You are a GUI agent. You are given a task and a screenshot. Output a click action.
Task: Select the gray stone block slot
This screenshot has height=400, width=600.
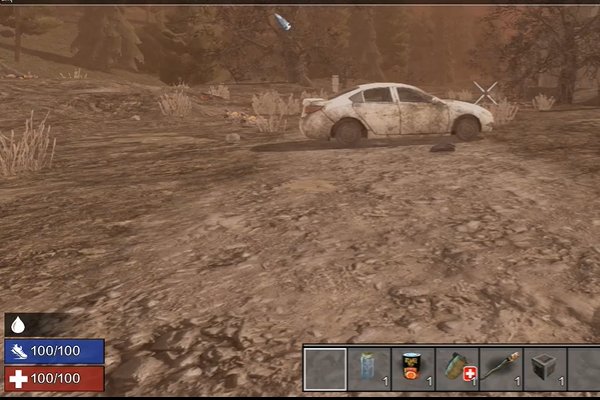point(545,368)
